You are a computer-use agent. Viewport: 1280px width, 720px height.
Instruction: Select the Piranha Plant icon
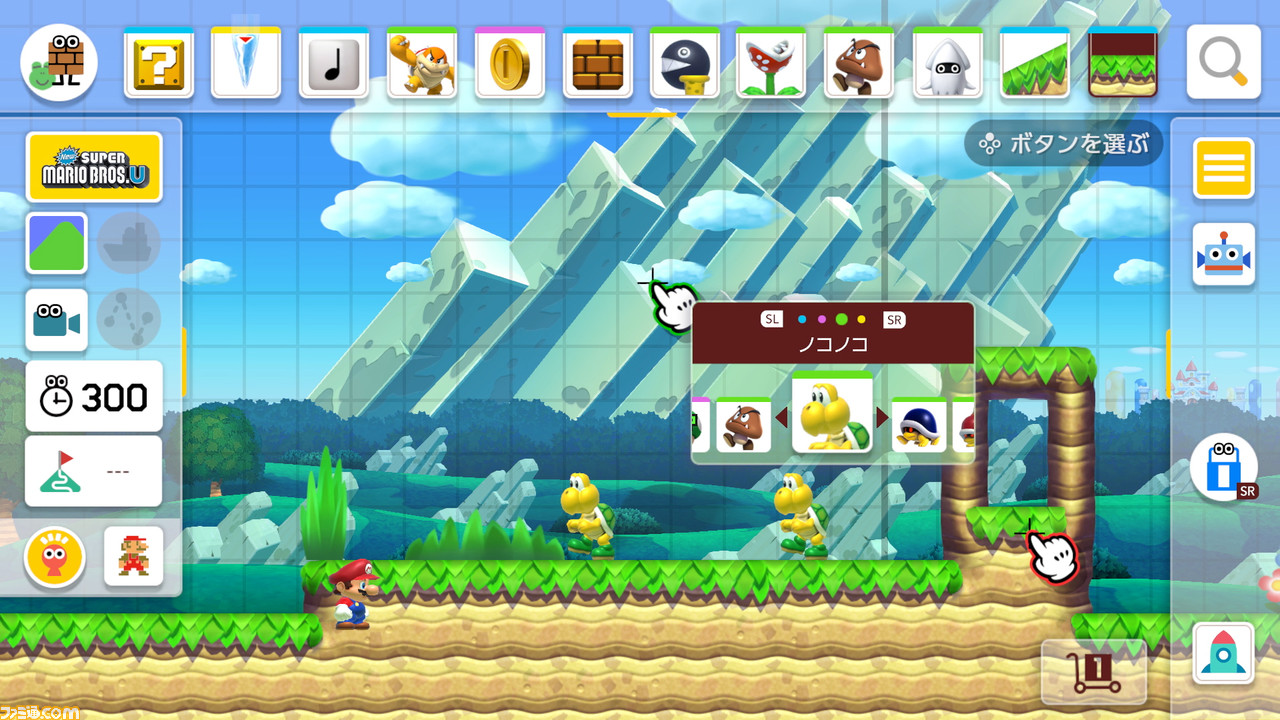tap(772, 62)
